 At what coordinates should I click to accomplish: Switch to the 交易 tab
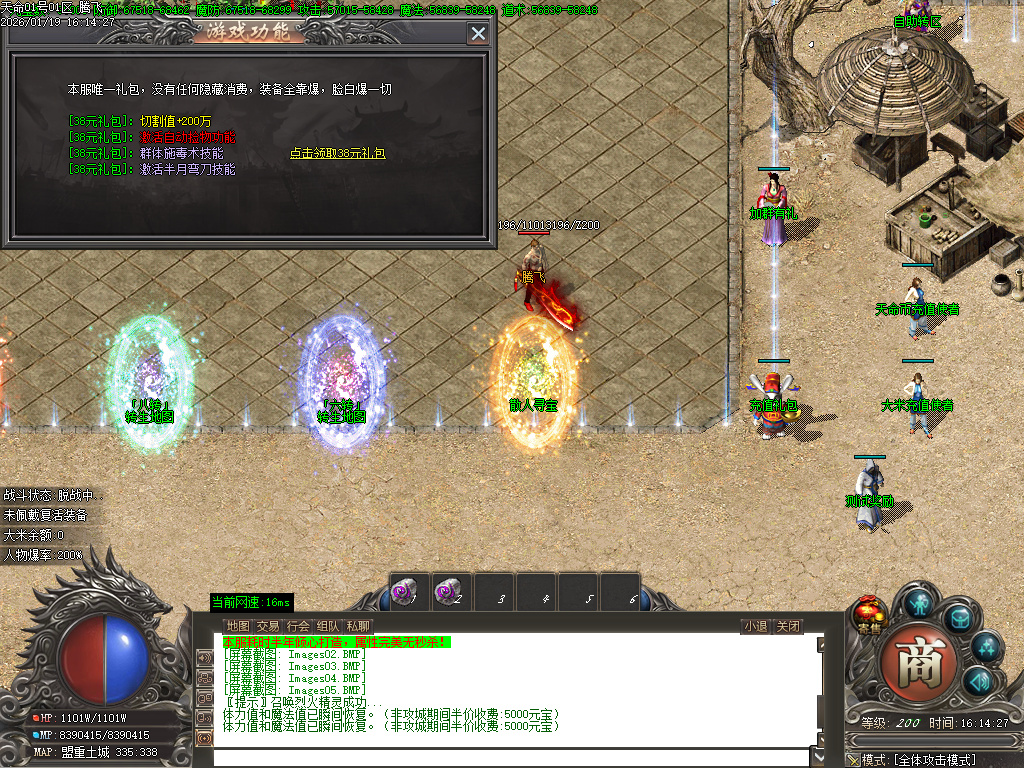268,626
